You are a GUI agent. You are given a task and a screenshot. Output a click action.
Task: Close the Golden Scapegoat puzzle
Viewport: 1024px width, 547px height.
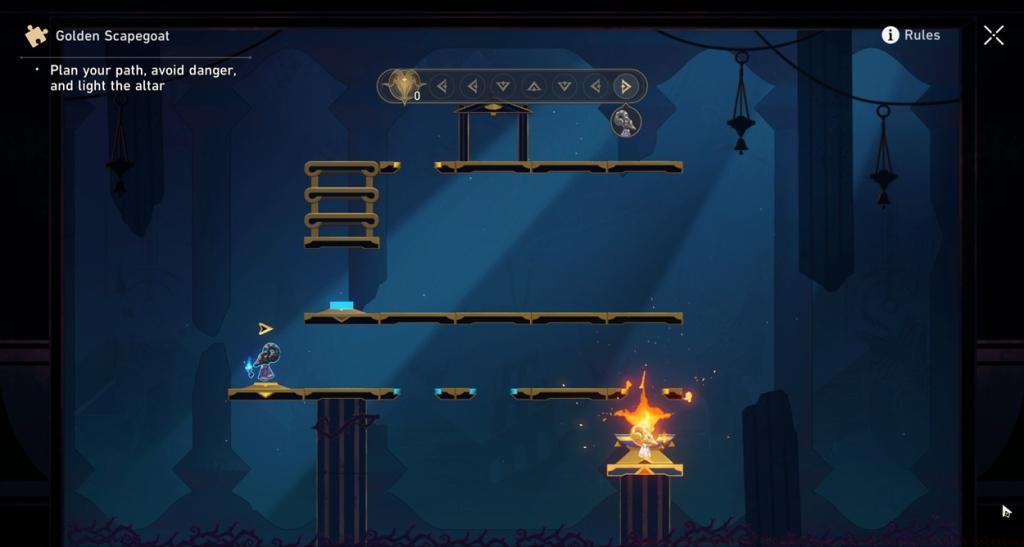pos(993,36)
